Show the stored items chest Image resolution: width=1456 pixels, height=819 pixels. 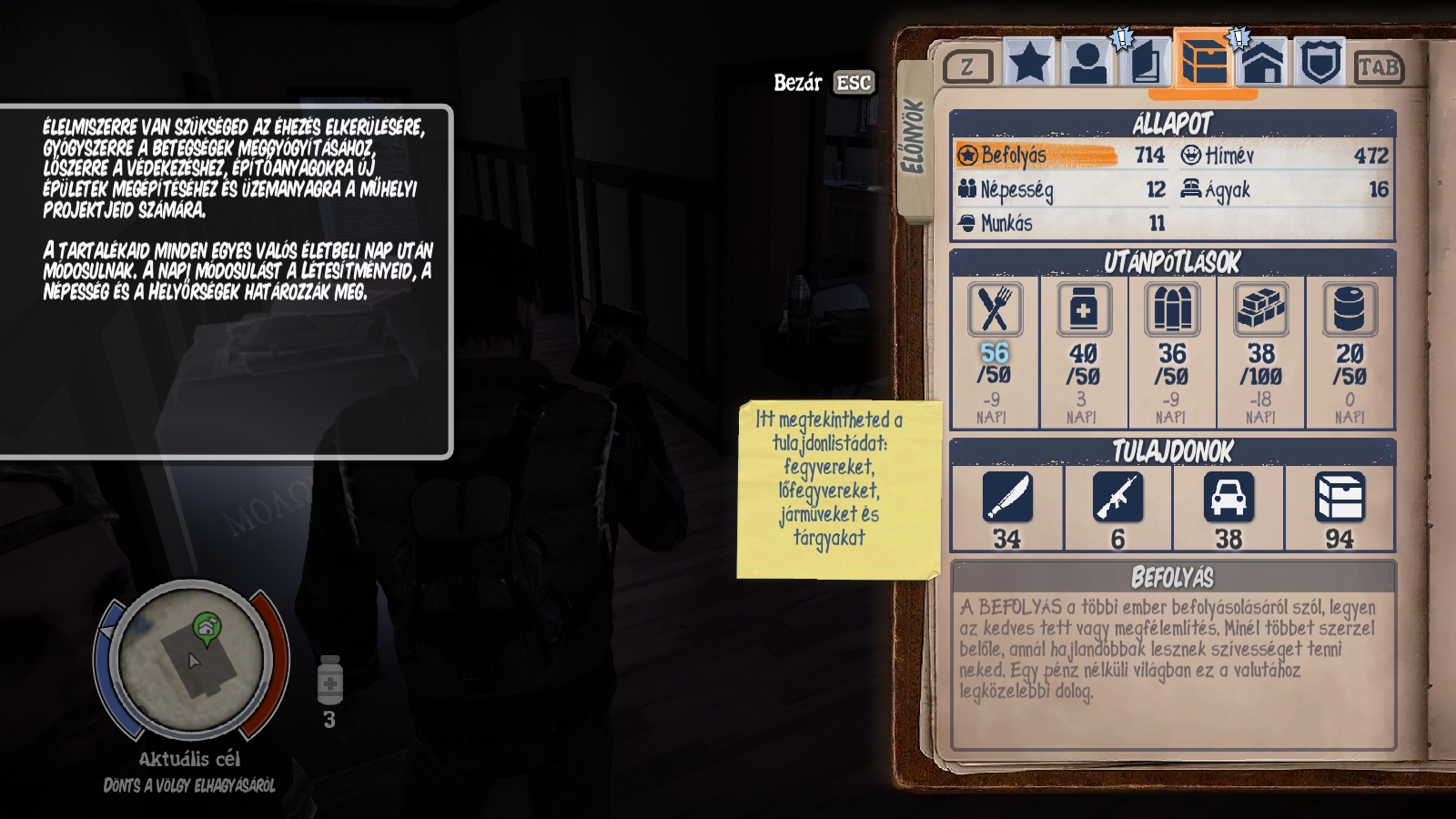[1340, 510]
